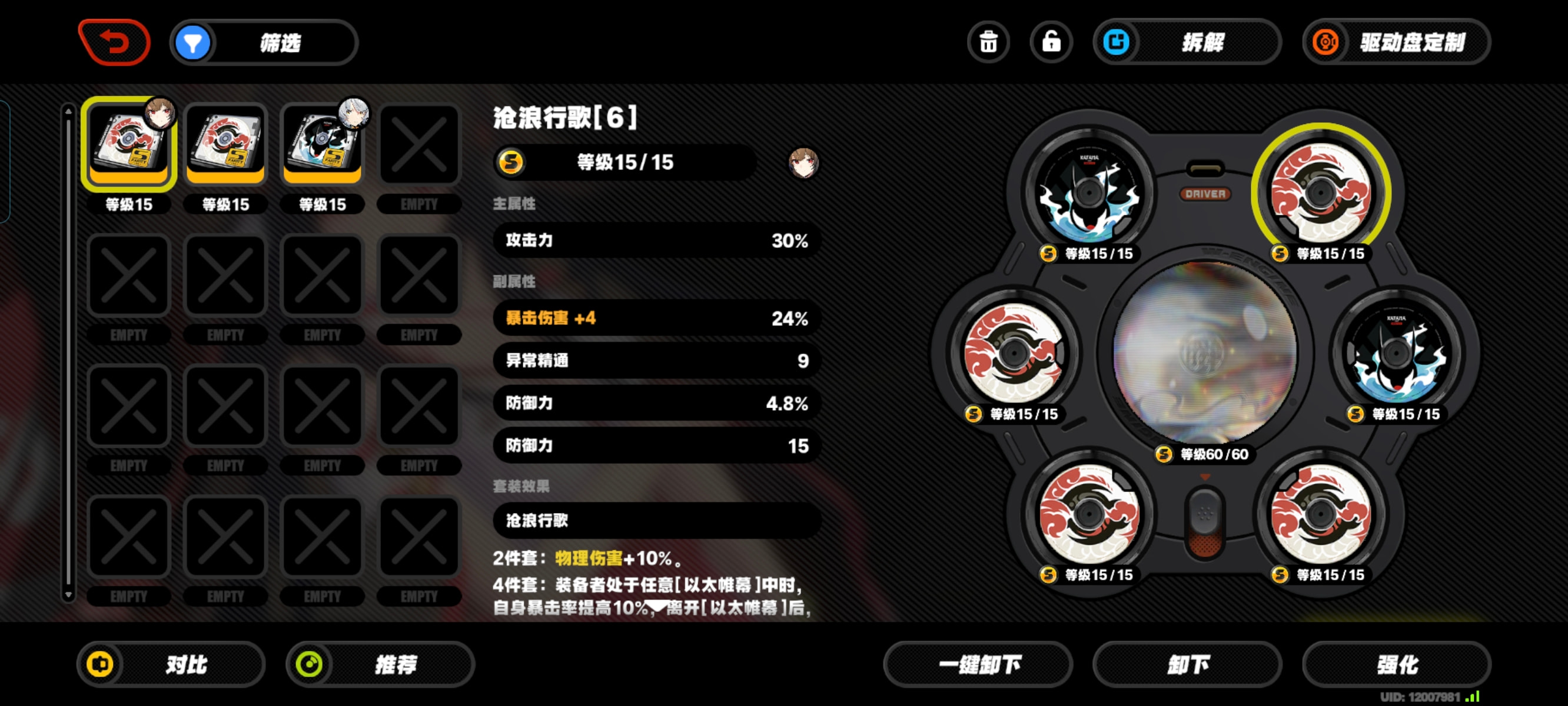Click the trash can delete icon
The height and width of the screenshot is (706, 1568).
pos(988,42)
